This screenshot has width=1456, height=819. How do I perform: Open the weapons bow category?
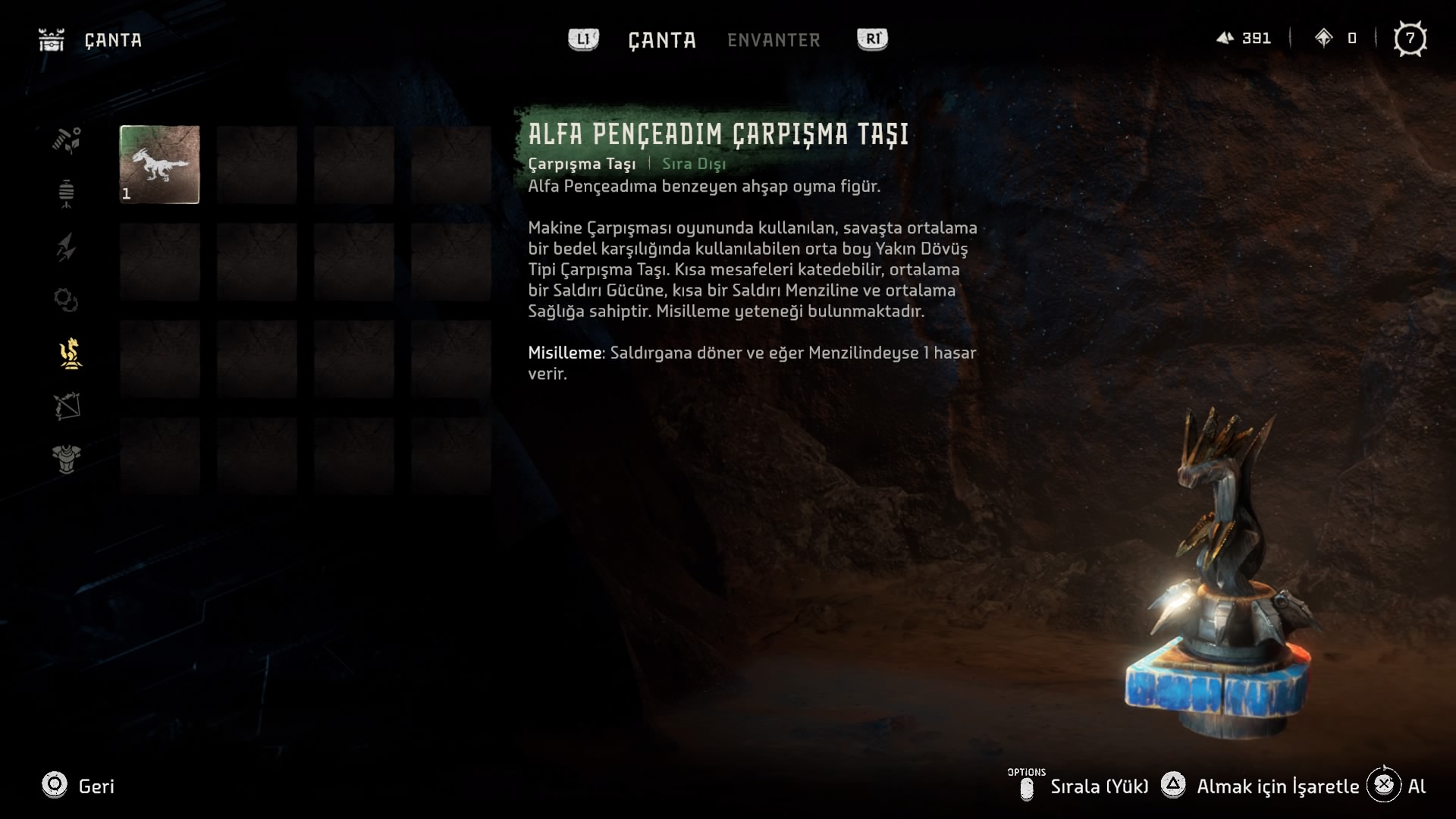click(67, 406)
